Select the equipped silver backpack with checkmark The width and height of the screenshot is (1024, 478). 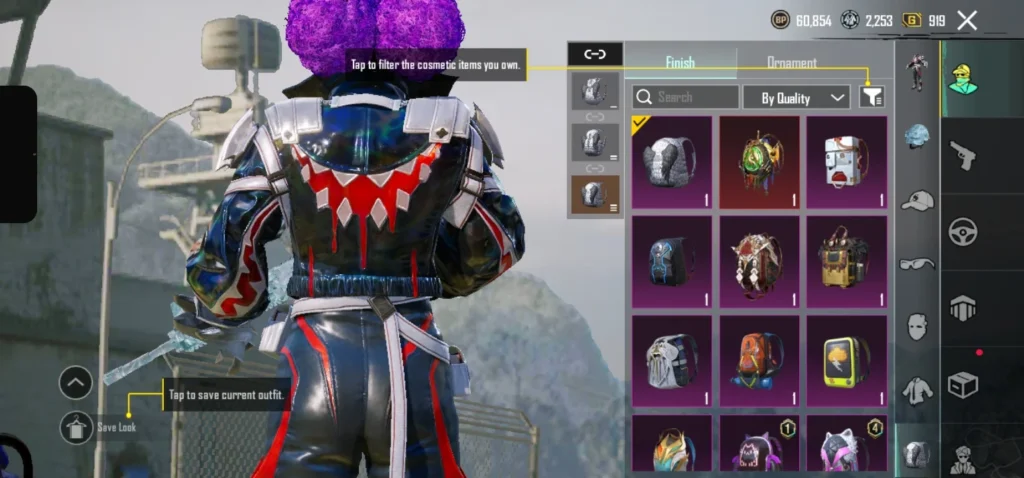(x=671, y=162)
